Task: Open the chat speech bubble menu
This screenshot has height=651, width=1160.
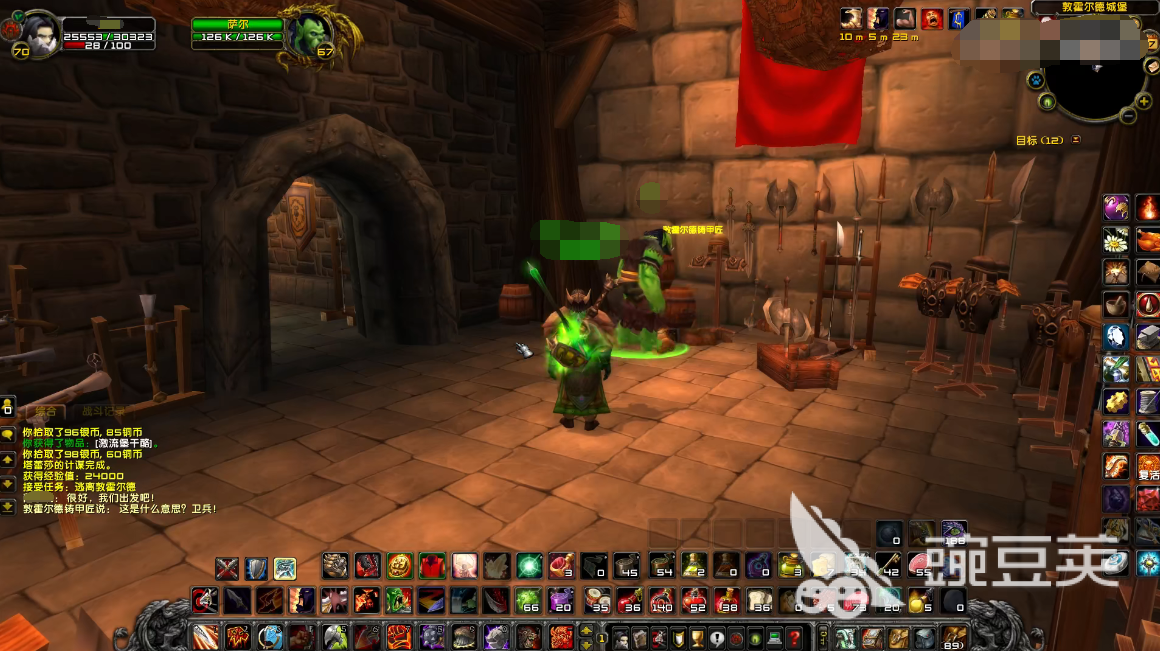Action: pyautogui.click(x=8, y=435)
